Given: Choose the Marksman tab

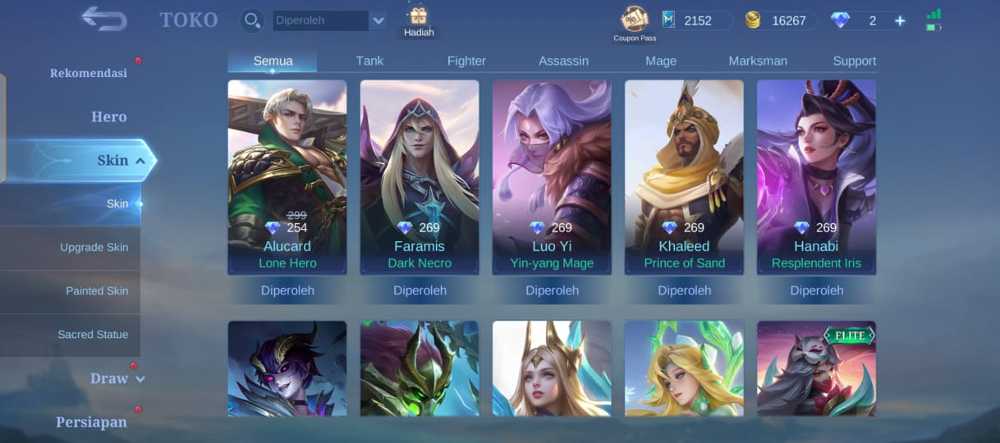Looking at the screenshot, I should 757,61.
